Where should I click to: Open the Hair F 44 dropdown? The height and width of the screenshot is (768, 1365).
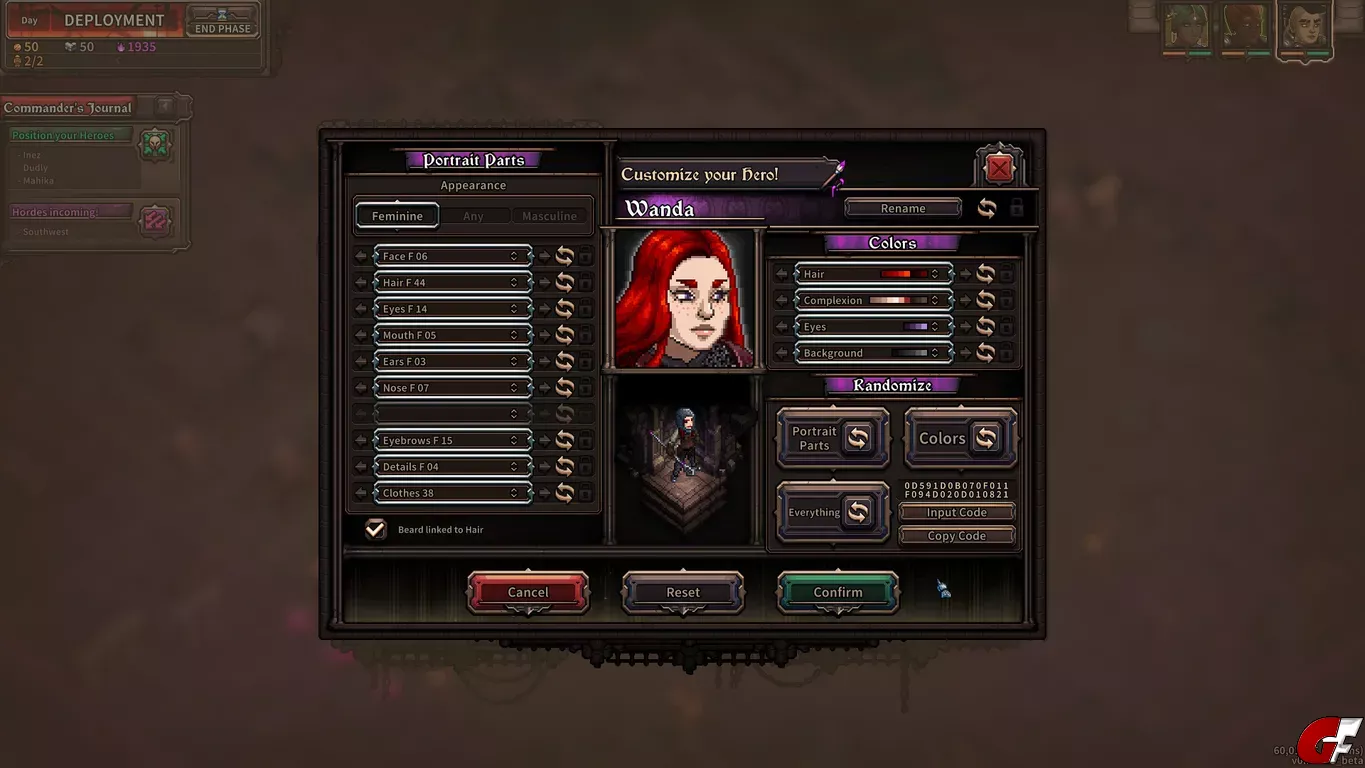[x=451, y=283]
